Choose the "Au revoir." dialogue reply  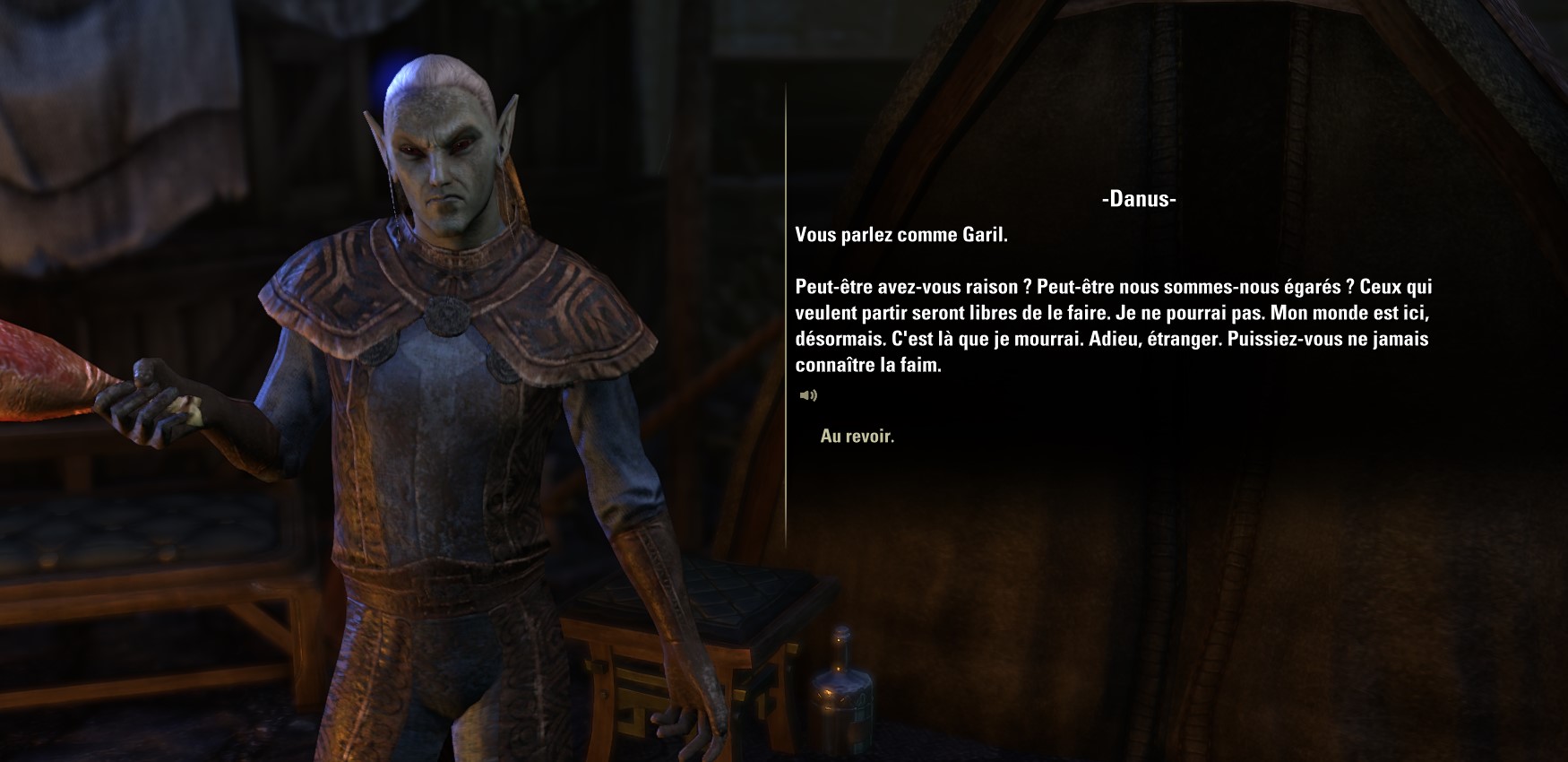857,437
